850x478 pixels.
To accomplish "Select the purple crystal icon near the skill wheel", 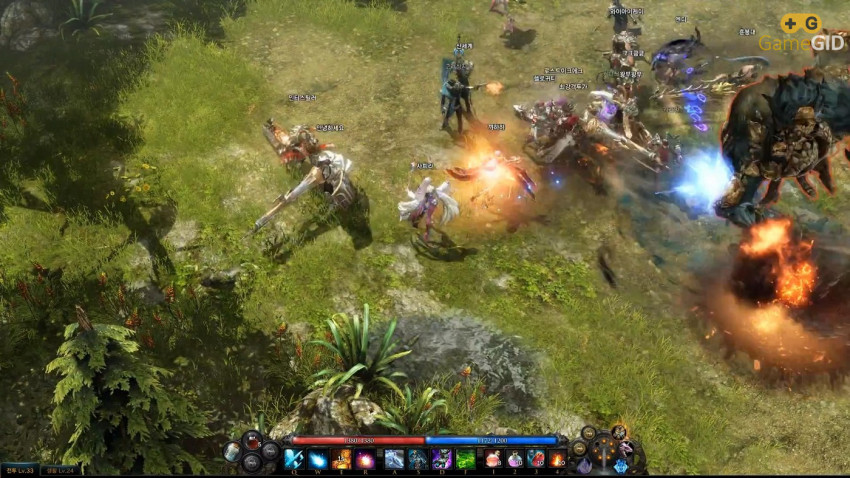I will tap(584, 464).
